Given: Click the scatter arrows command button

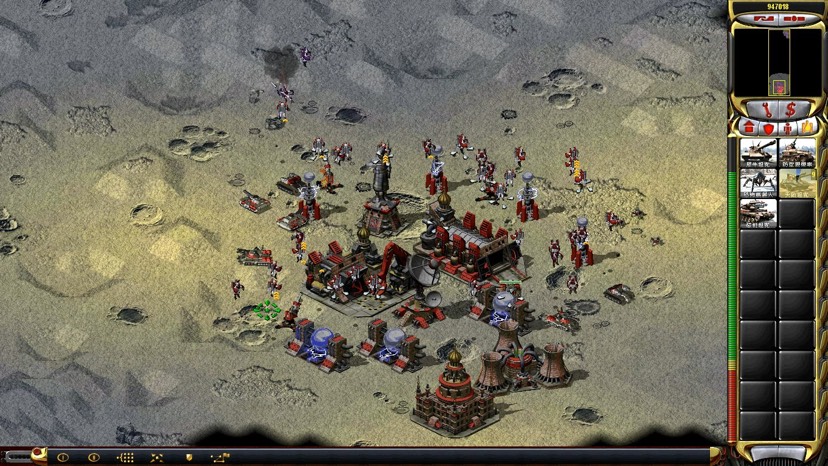Looking at the screenshot, I should (157, 457).
